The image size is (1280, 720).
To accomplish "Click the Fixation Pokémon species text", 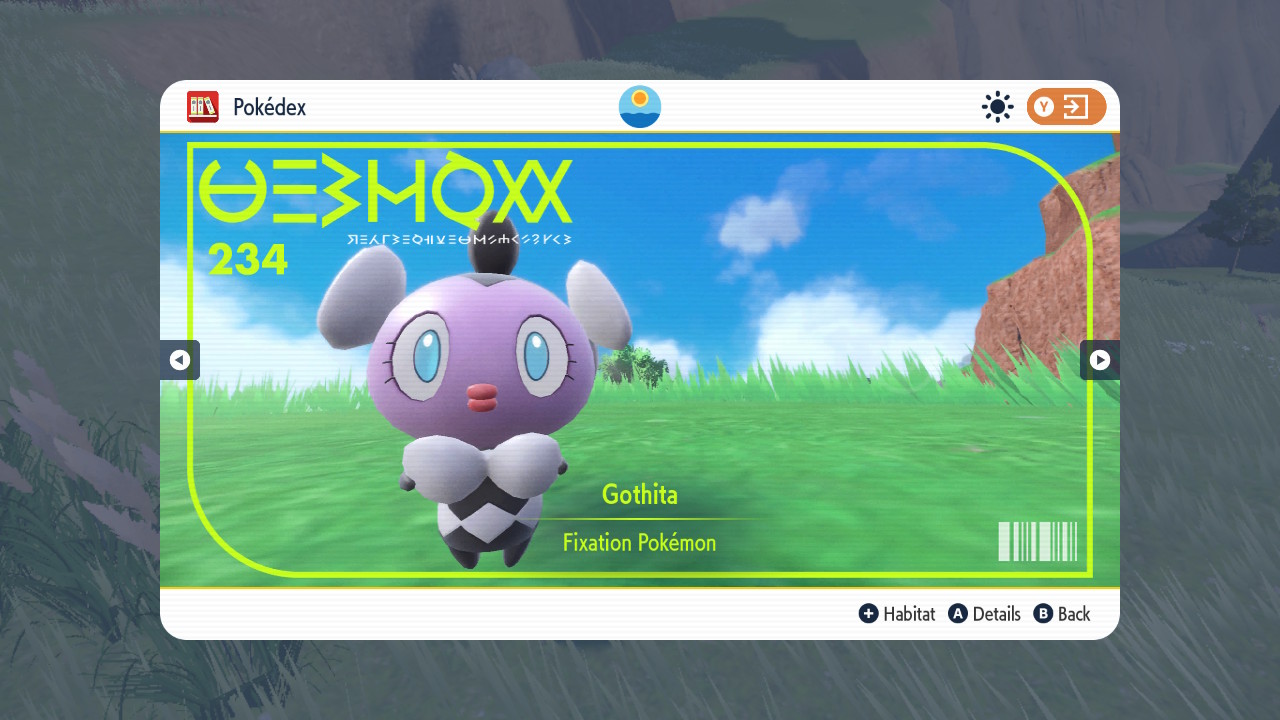I will tap(639, 542).
